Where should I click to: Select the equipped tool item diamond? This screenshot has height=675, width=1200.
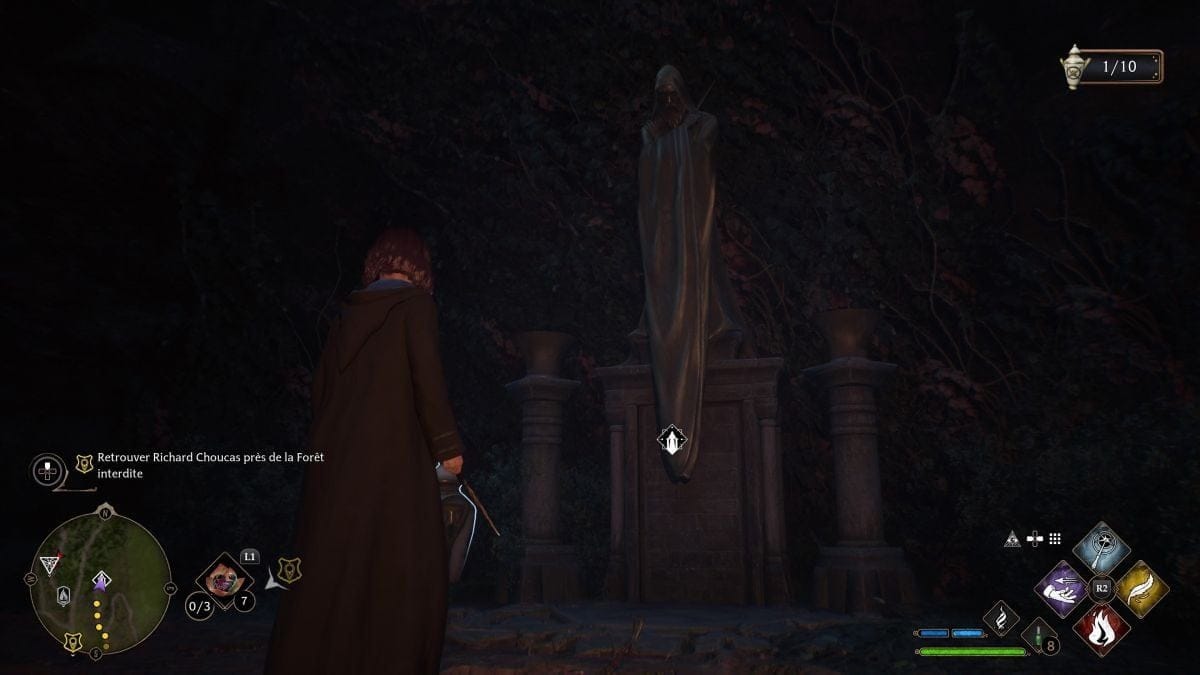pos(225,579)
